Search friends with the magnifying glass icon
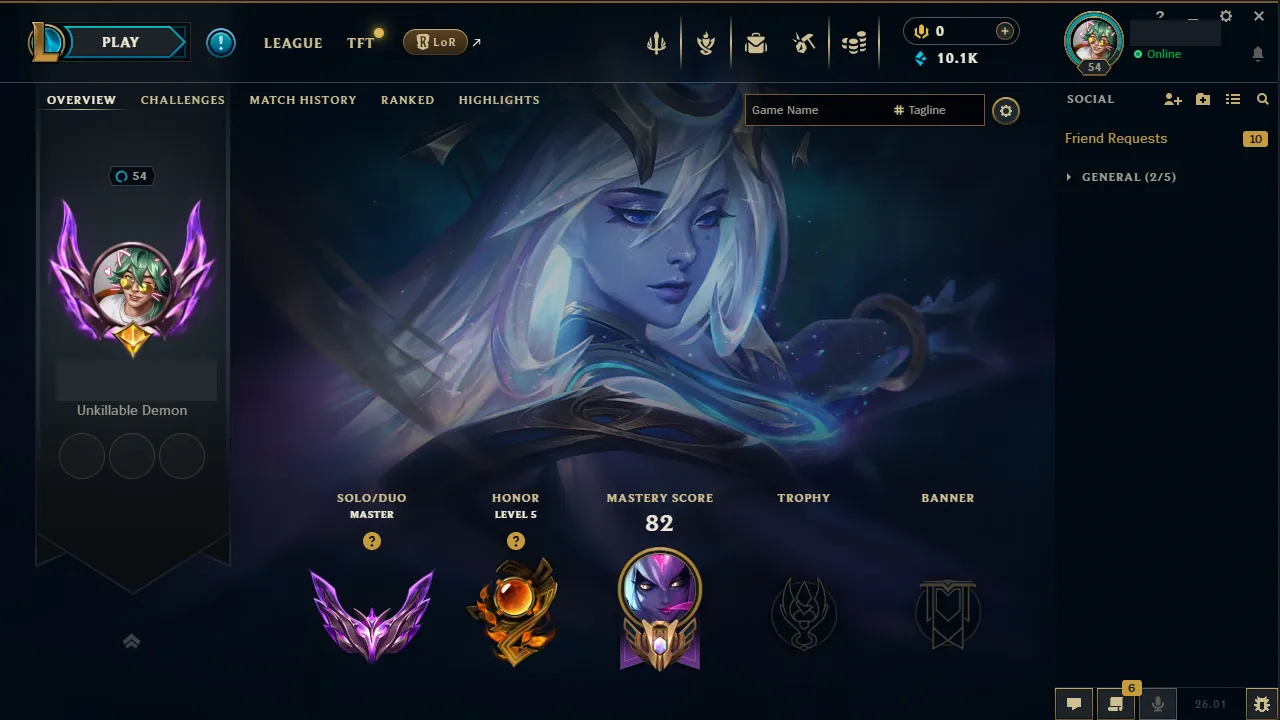The height and width of the screenshot is (720, 1280). (1262, 99)
